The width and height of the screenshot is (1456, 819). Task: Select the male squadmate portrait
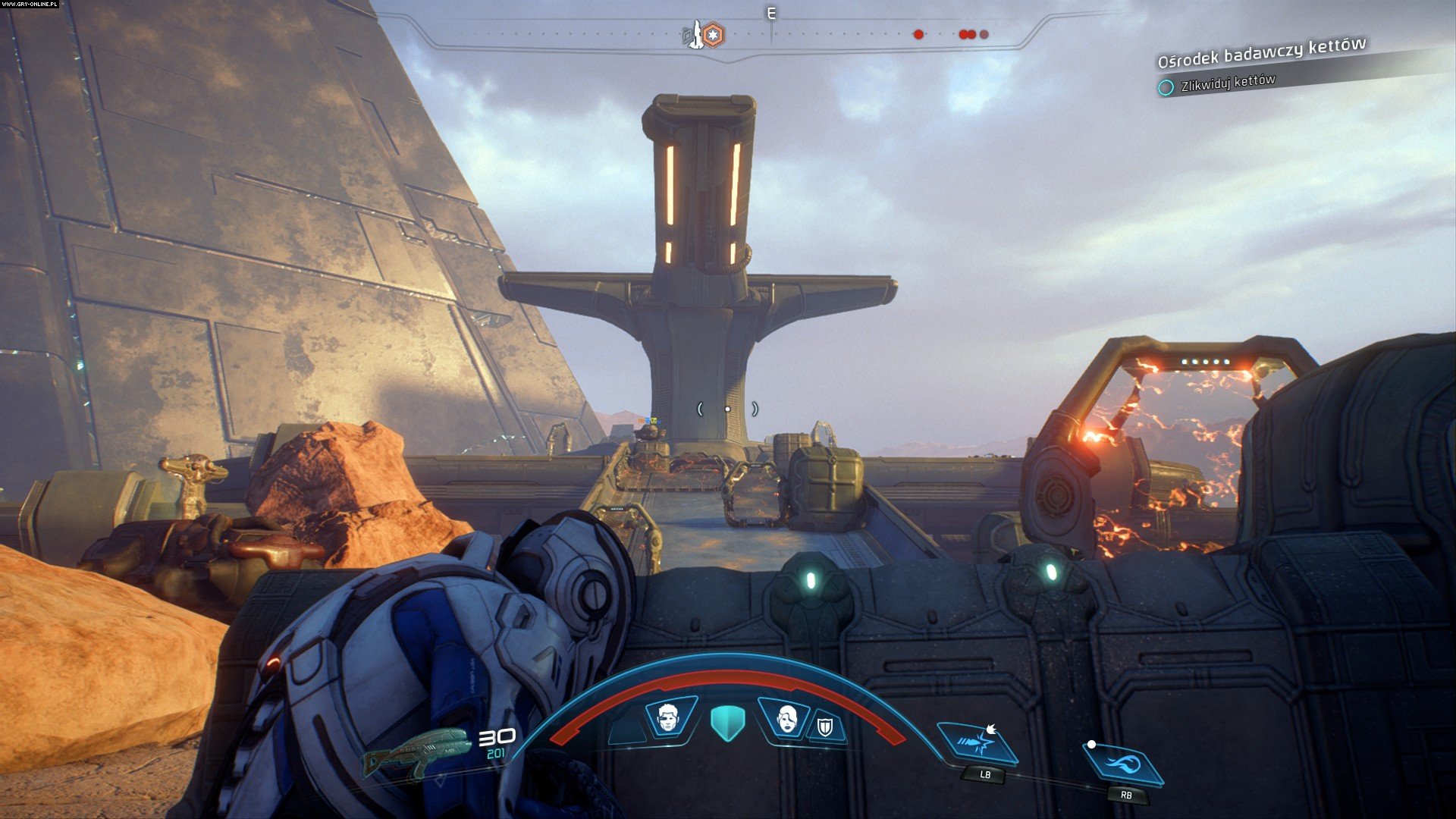click(669, 717)
